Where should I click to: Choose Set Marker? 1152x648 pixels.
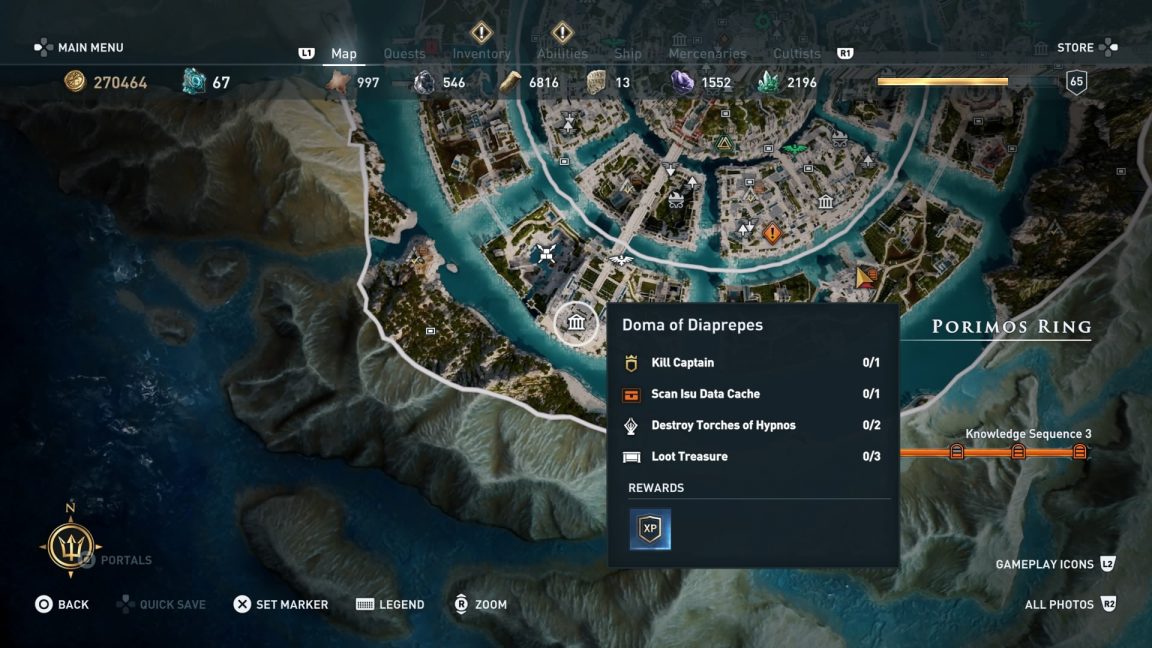(280, 604)
